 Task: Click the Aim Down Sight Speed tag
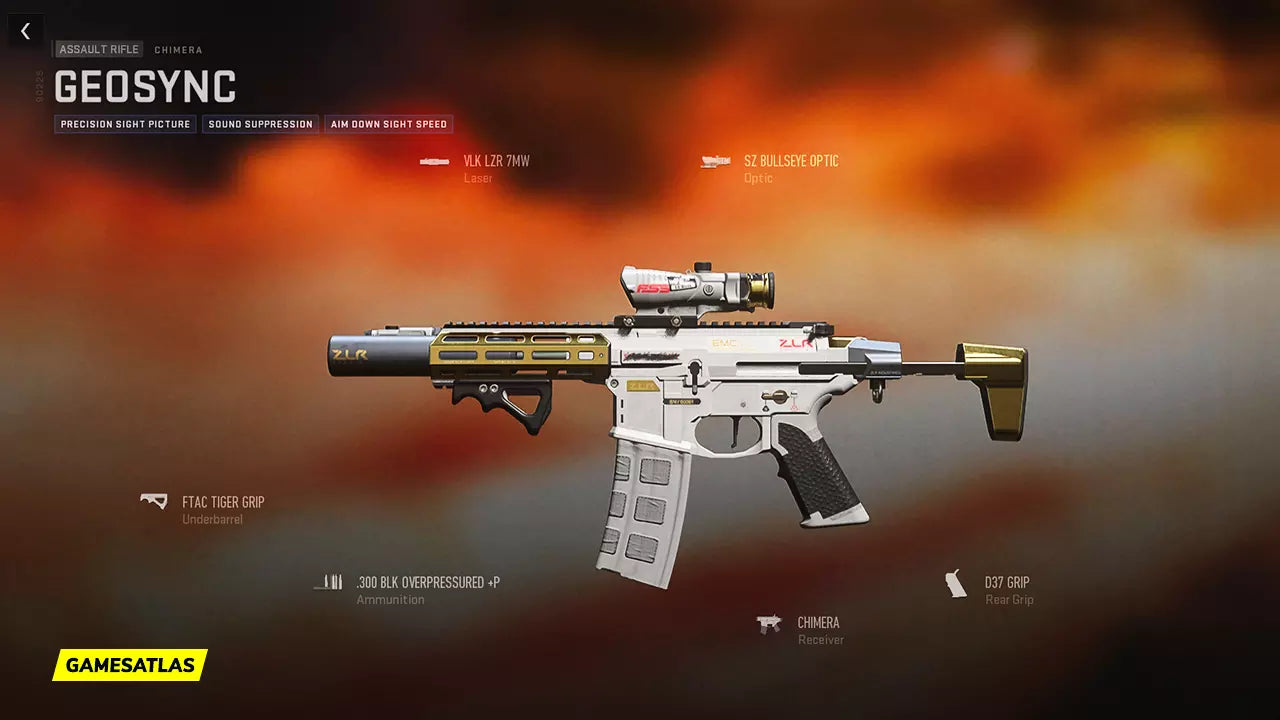[388, 124]
